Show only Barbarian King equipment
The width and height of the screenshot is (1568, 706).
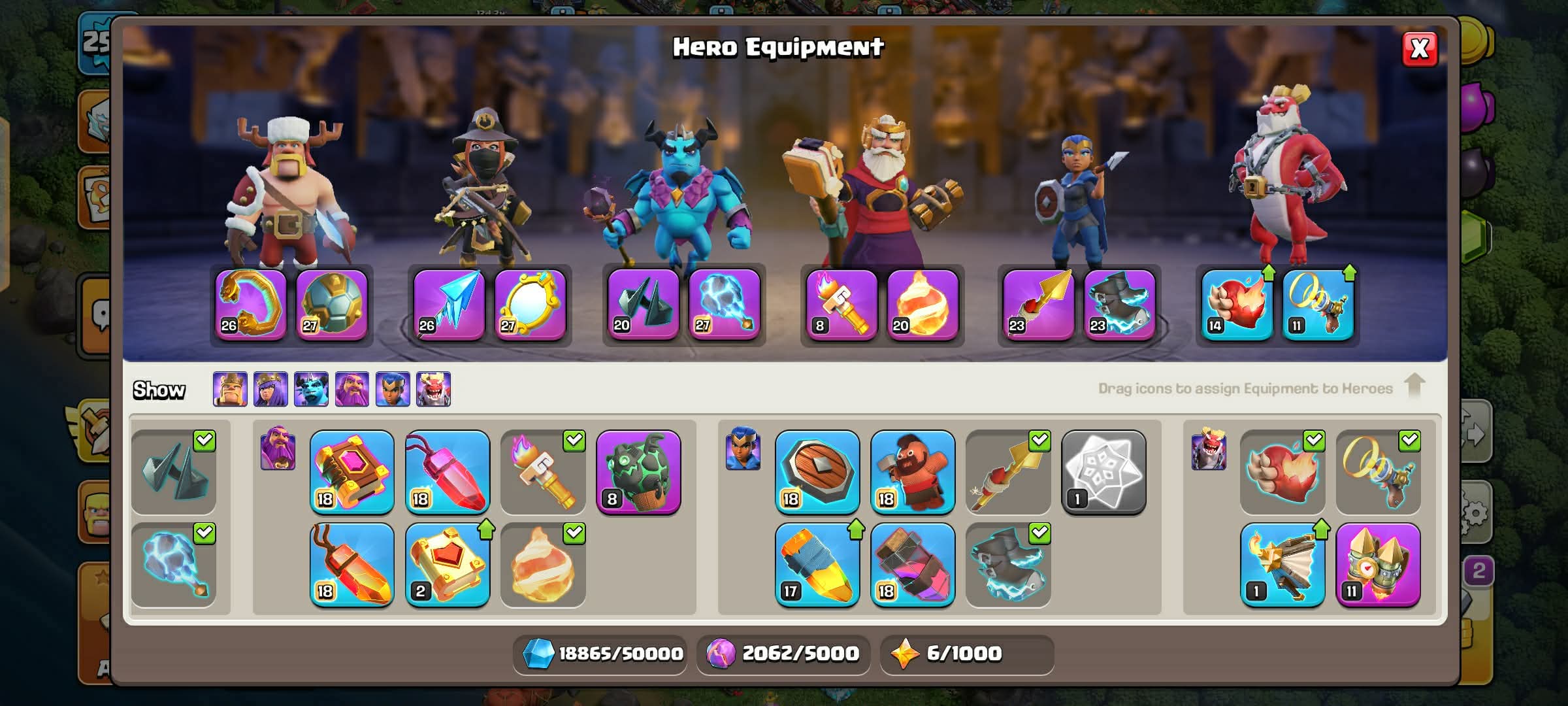click(x=230, y=390)
